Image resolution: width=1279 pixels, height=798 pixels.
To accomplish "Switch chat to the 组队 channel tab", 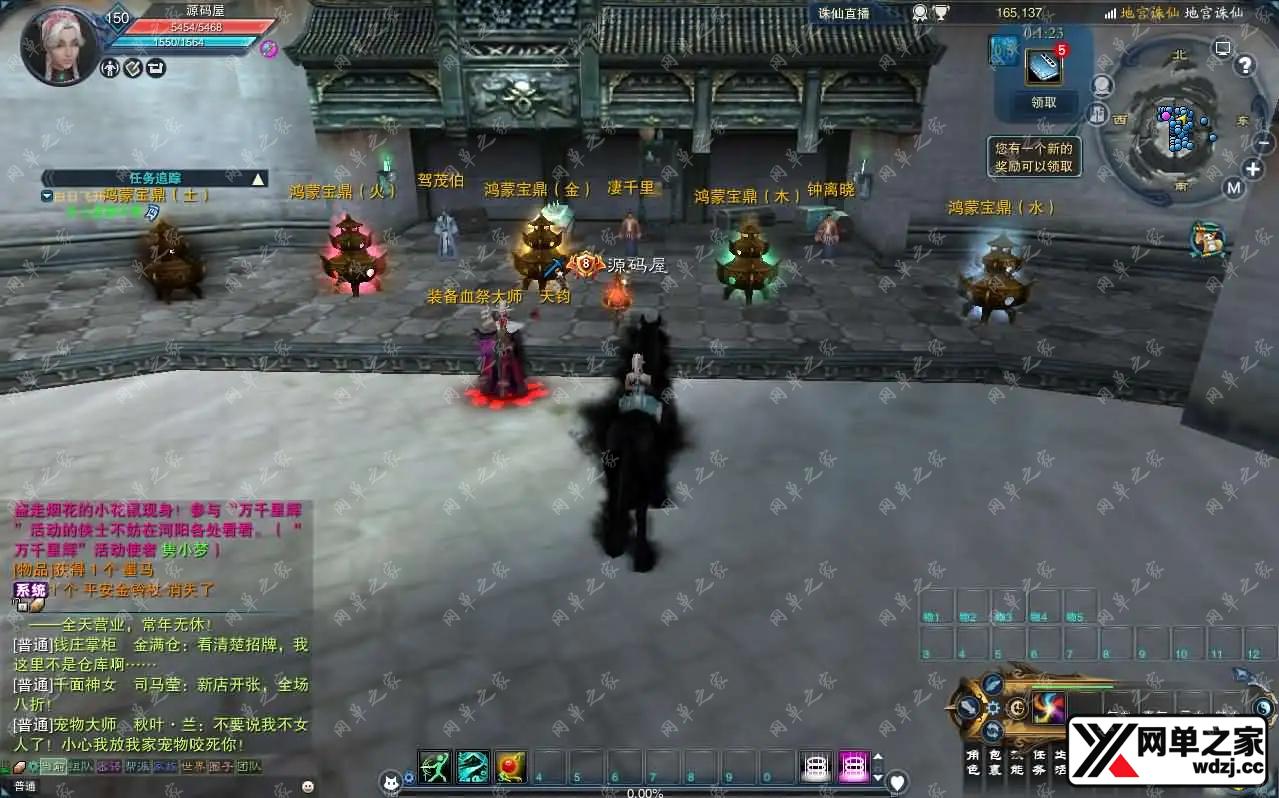I will (x=80, y=767).
